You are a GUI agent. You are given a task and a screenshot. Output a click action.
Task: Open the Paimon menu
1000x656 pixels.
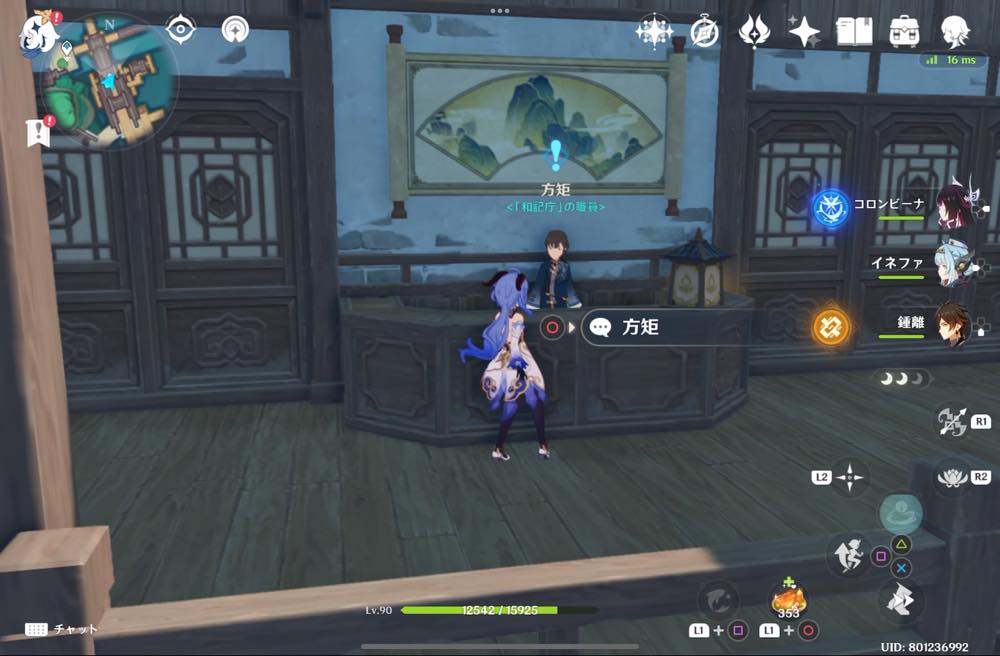[x=36, y=33]
